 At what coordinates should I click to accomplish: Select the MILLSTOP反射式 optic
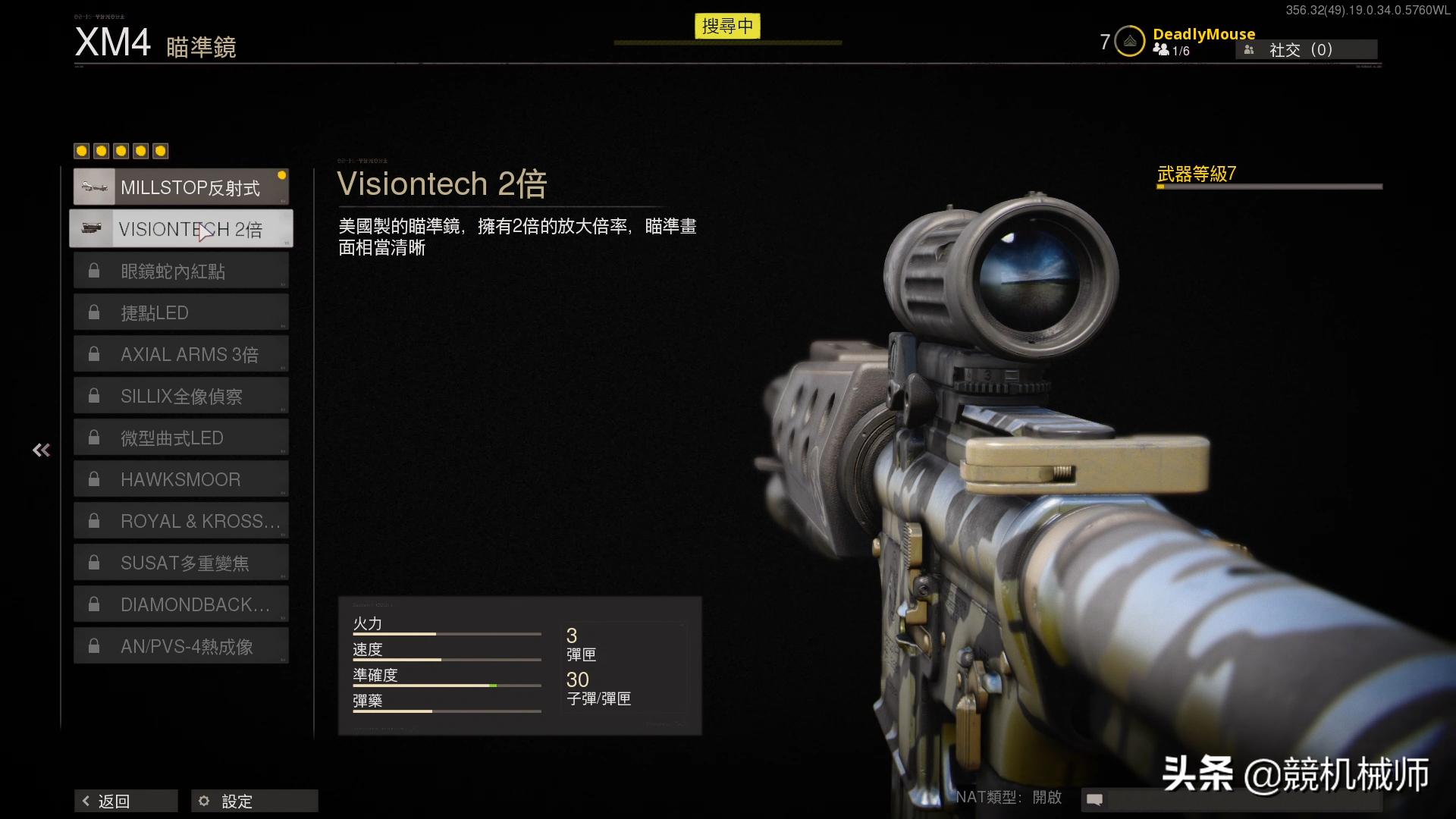point(180,187)
